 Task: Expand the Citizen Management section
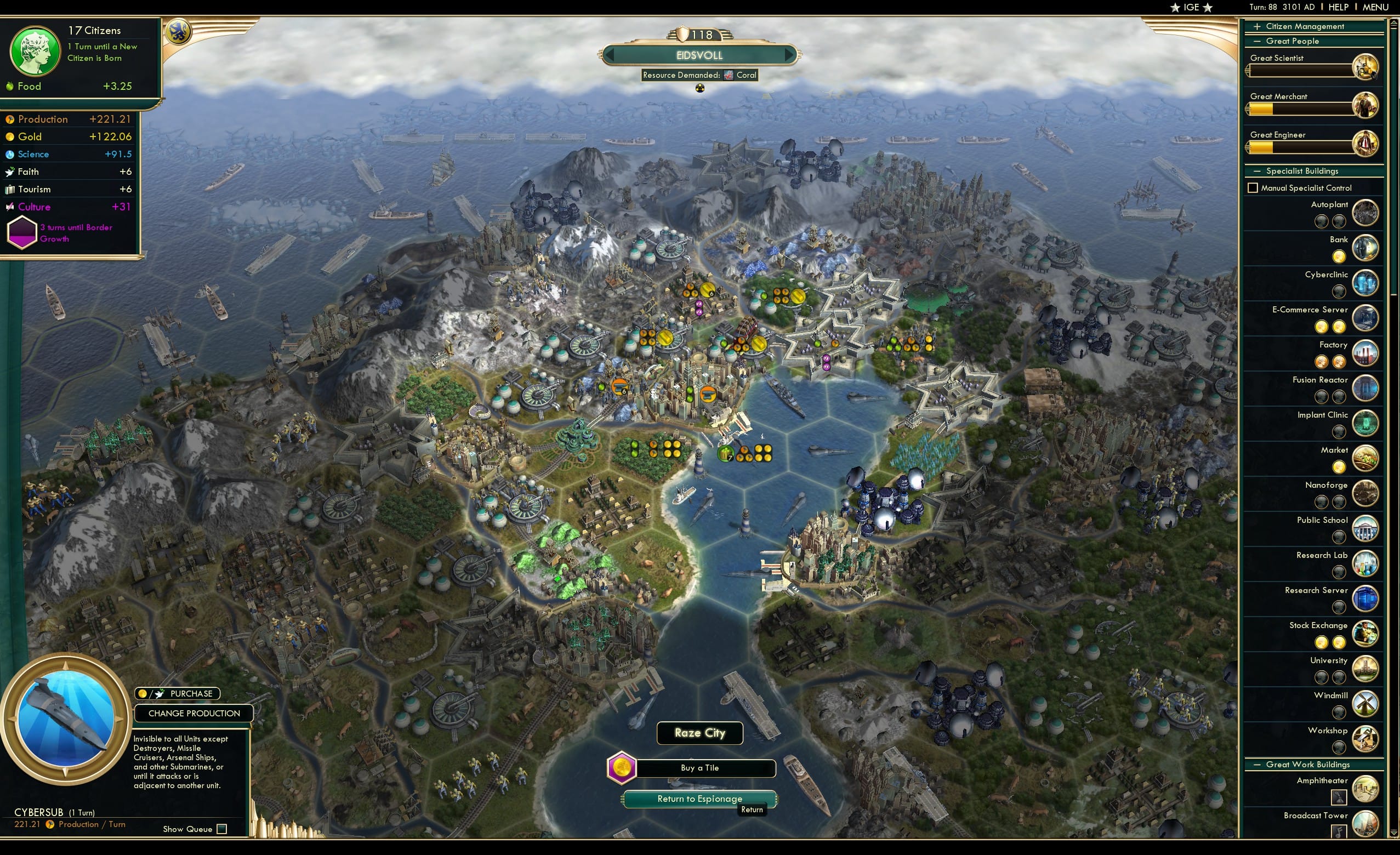coord(1257,26)
